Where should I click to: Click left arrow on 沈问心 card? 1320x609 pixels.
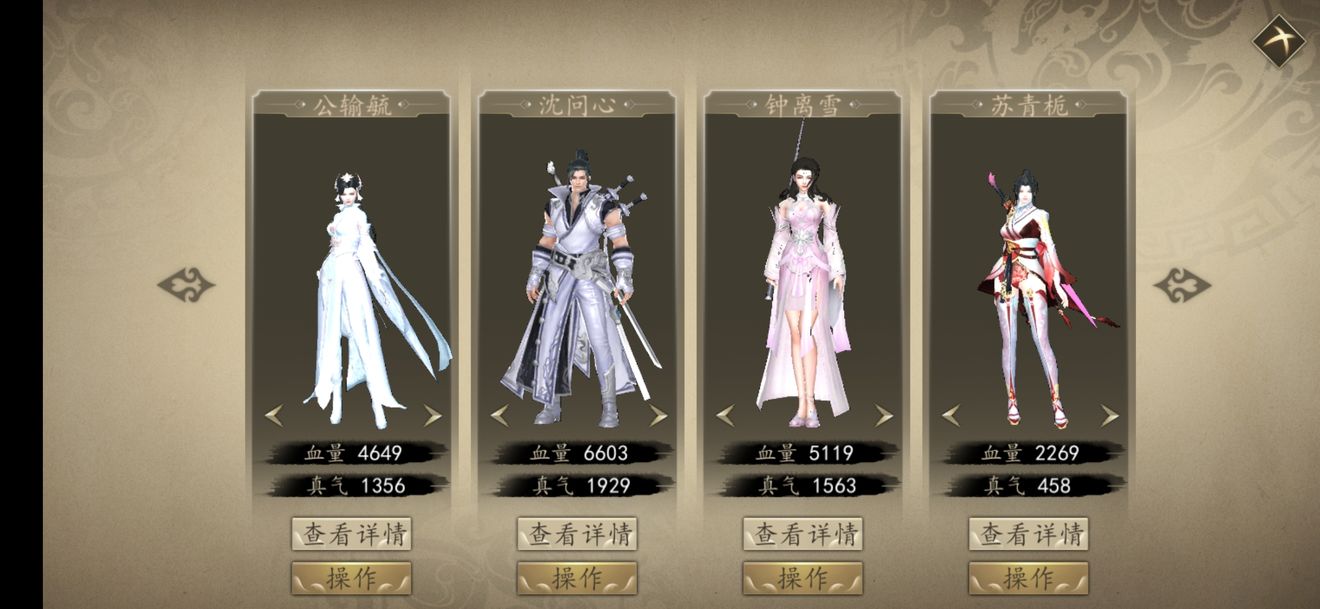click(499, 415)
